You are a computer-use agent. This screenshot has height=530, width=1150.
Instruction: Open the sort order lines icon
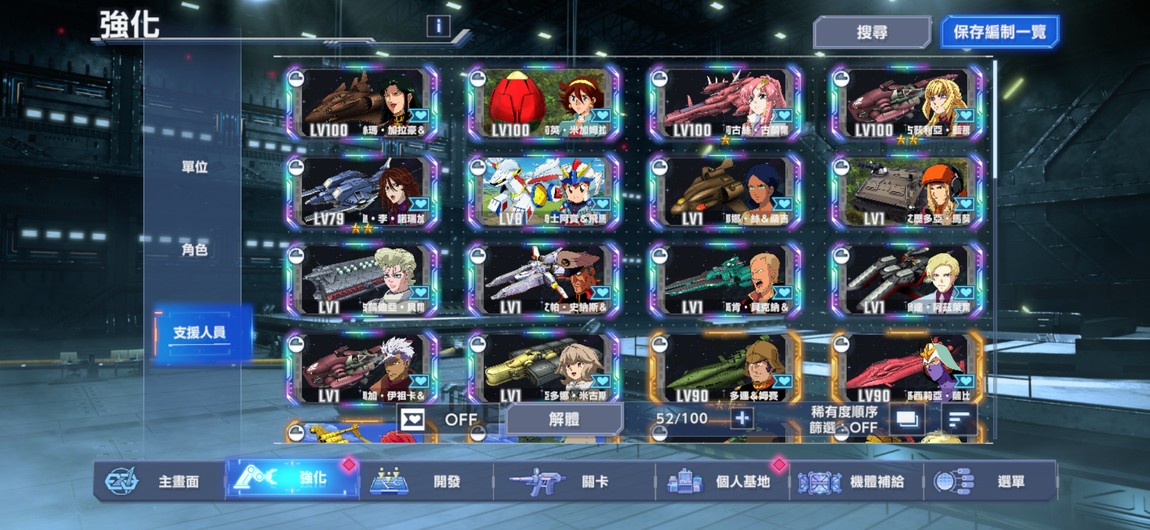tap(959, 420)
